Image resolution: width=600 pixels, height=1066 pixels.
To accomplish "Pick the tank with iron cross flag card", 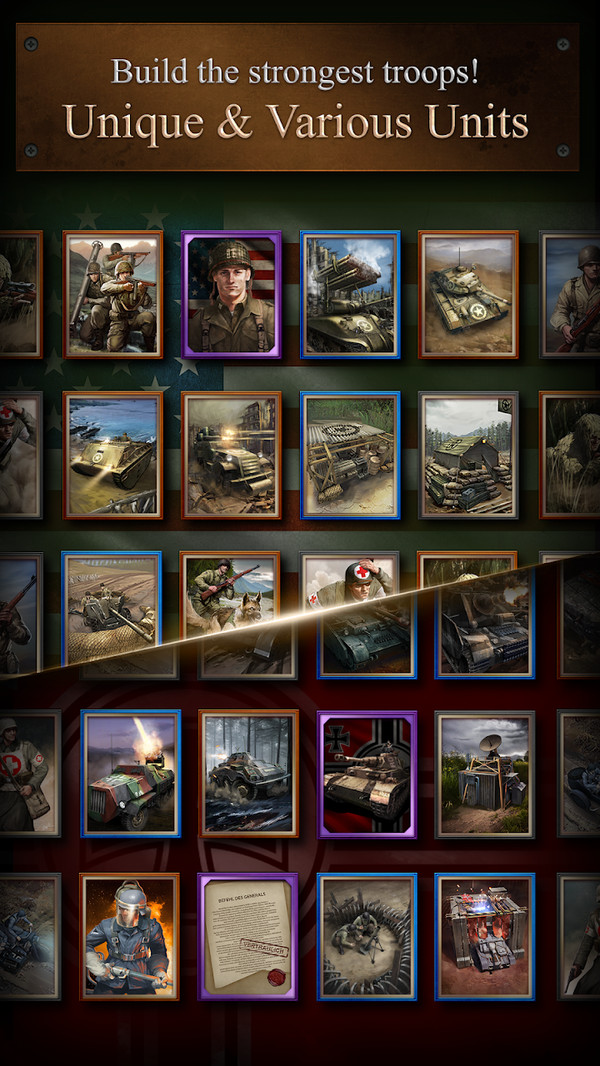I will point(367,773).
